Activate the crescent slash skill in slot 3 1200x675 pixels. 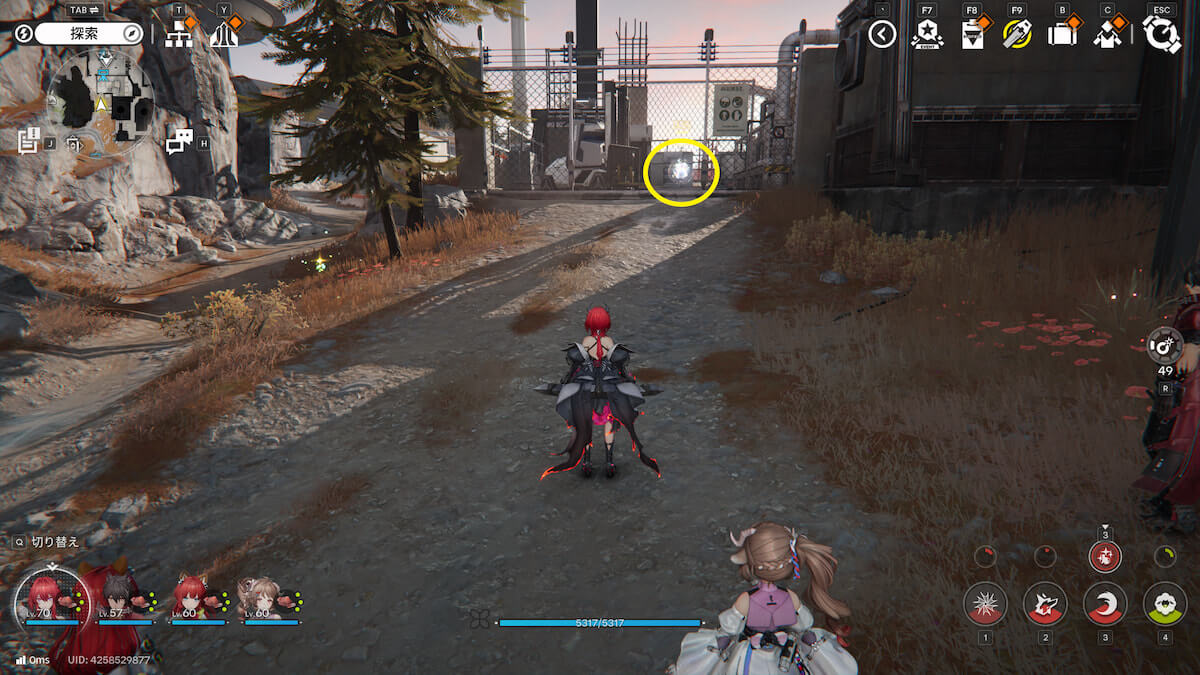coord(1105,604)
